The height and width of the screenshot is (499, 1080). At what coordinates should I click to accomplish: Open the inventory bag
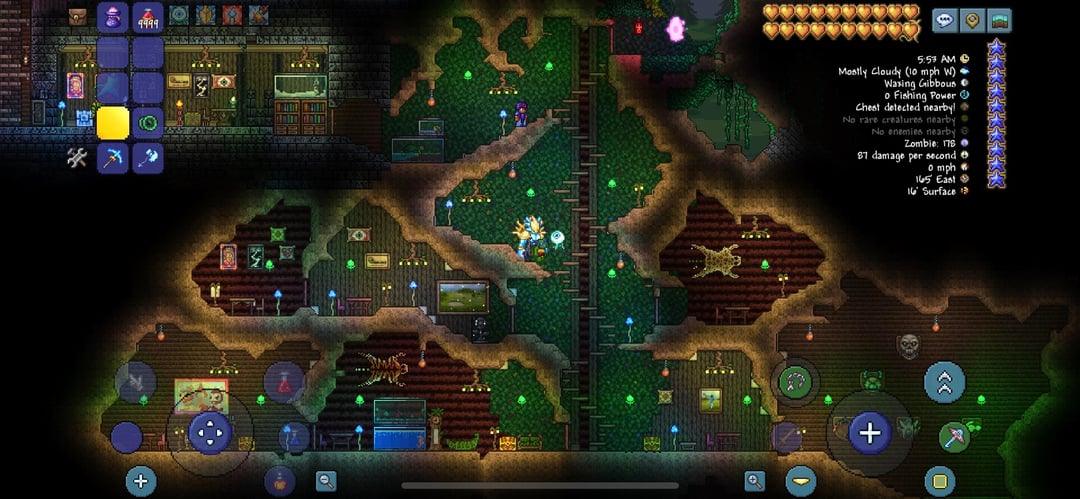coord(77,16)
